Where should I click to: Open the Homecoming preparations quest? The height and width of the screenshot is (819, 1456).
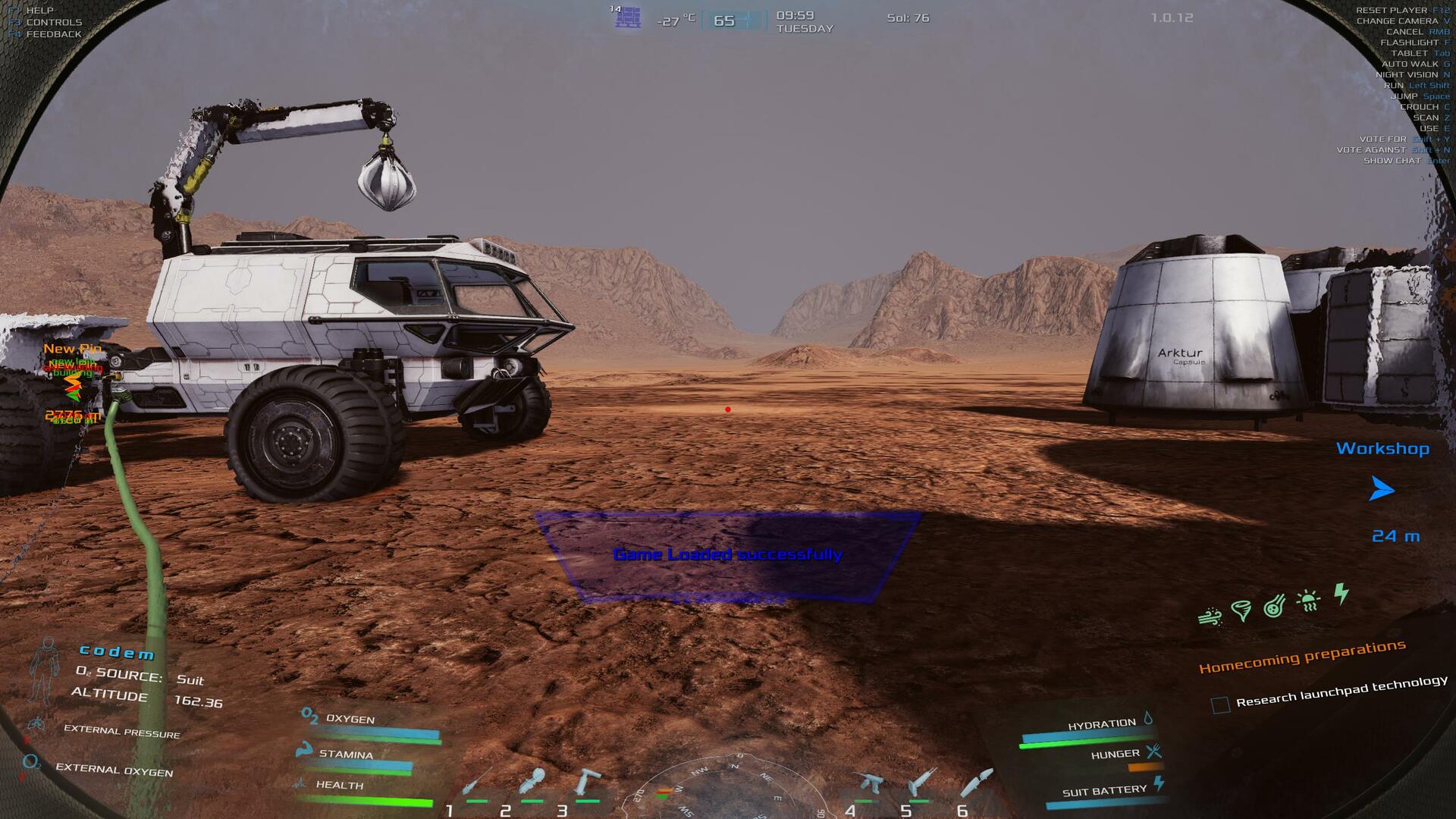tap(1302, 657)
